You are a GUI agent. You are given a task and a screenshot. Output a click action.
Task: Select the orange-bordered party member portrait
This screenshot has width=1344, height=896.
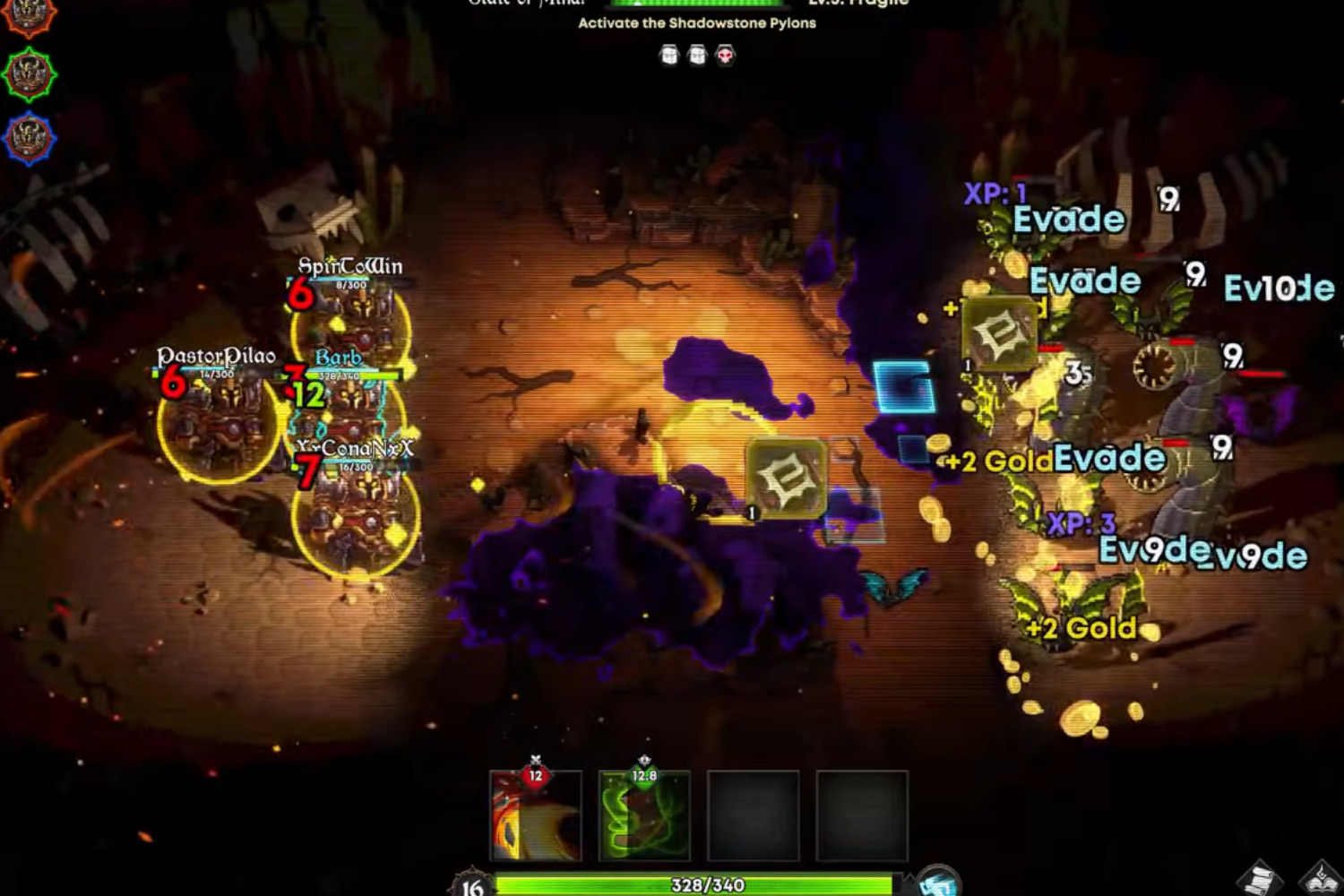[x=29, y=16]
